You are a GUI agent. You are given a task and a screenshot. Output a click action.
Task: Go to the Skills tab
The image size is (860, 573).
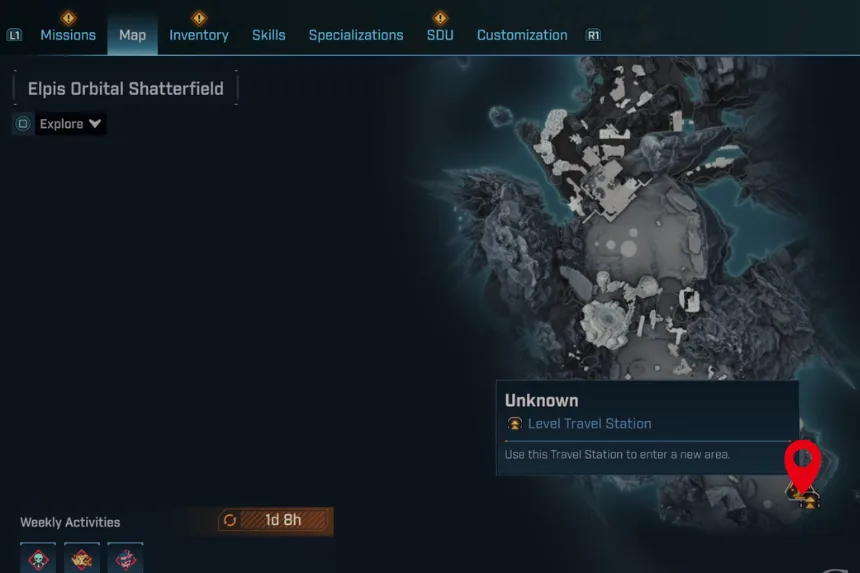[x=268, y=35]
